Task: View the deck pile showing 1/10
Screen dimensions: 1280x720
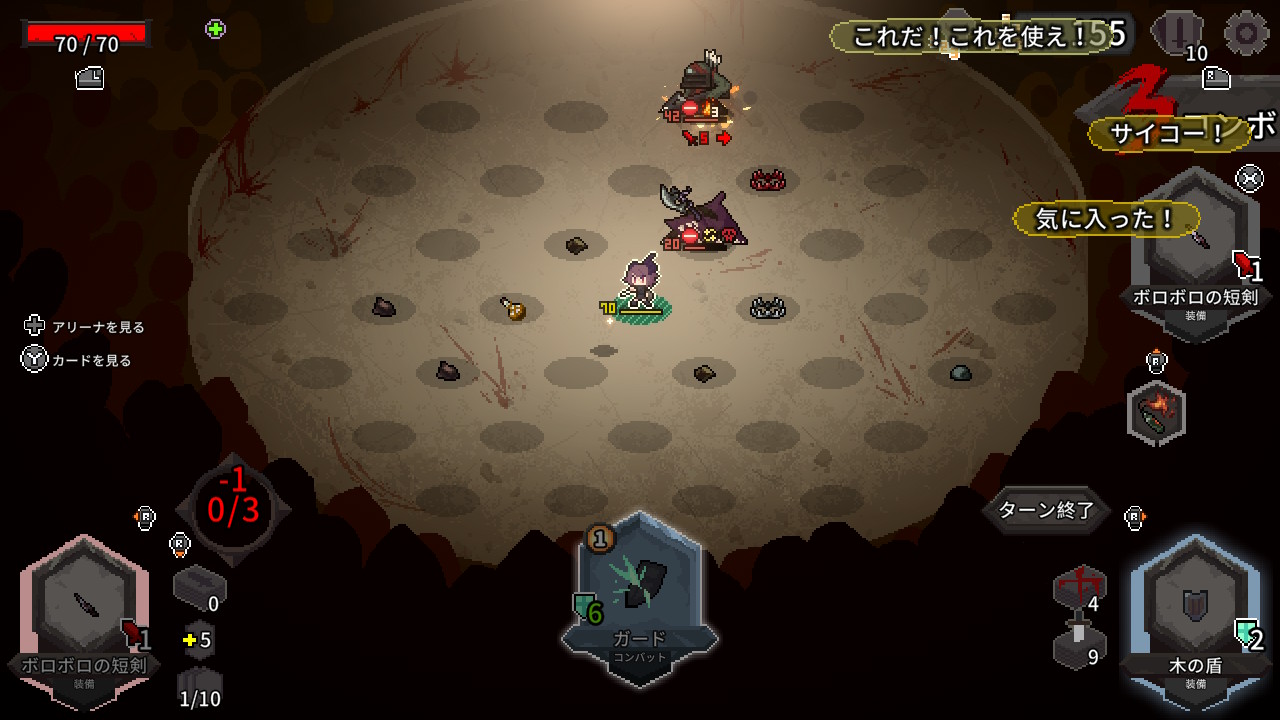Action: [199, 688]
